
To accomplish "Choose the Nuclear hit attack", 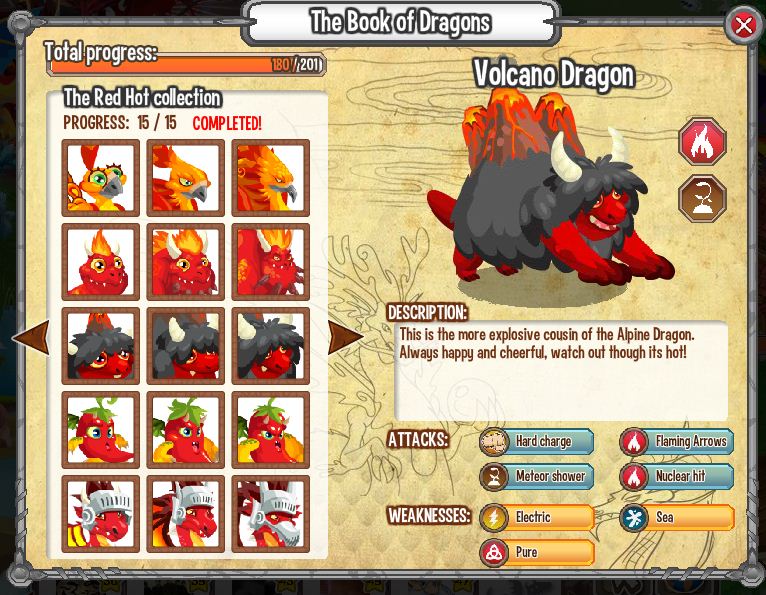I will click(x=676, y=476).
